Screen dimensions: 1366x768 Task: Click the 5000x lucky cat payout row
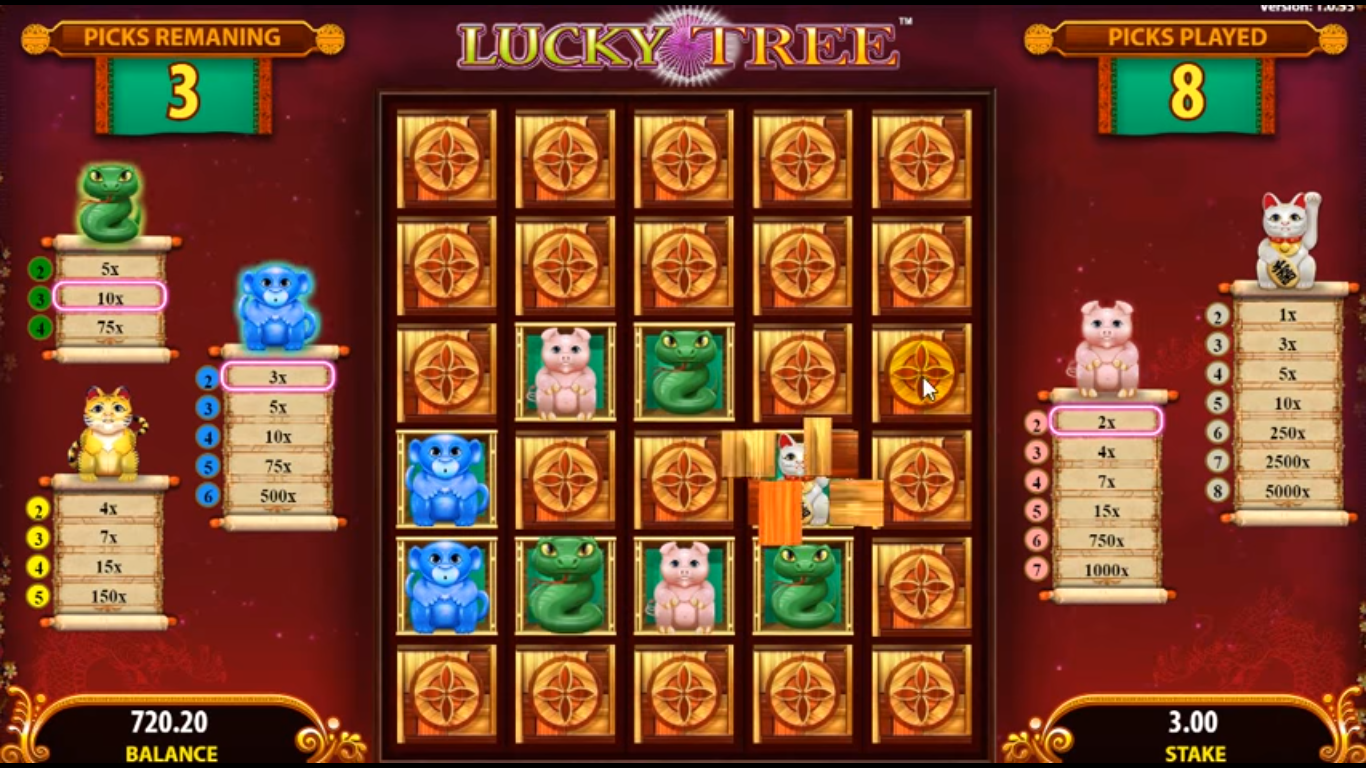coord(1286,490)
